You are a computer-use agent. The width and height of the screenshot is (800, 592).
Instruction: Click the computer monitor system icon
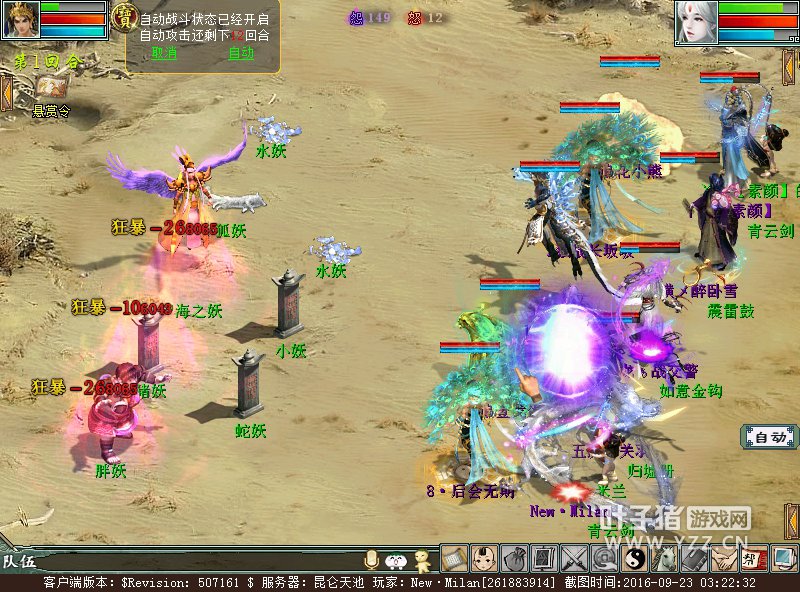click(x=784, y=558)
